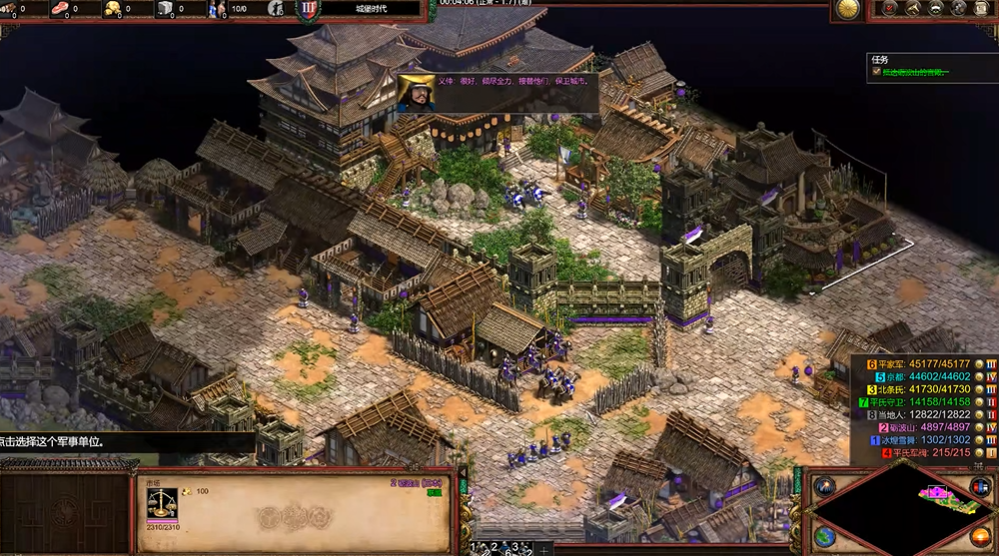Click player 6 平家军 scoreboard row
The image size is (999, 556).
pyautogui.click(x=920, y=364)
